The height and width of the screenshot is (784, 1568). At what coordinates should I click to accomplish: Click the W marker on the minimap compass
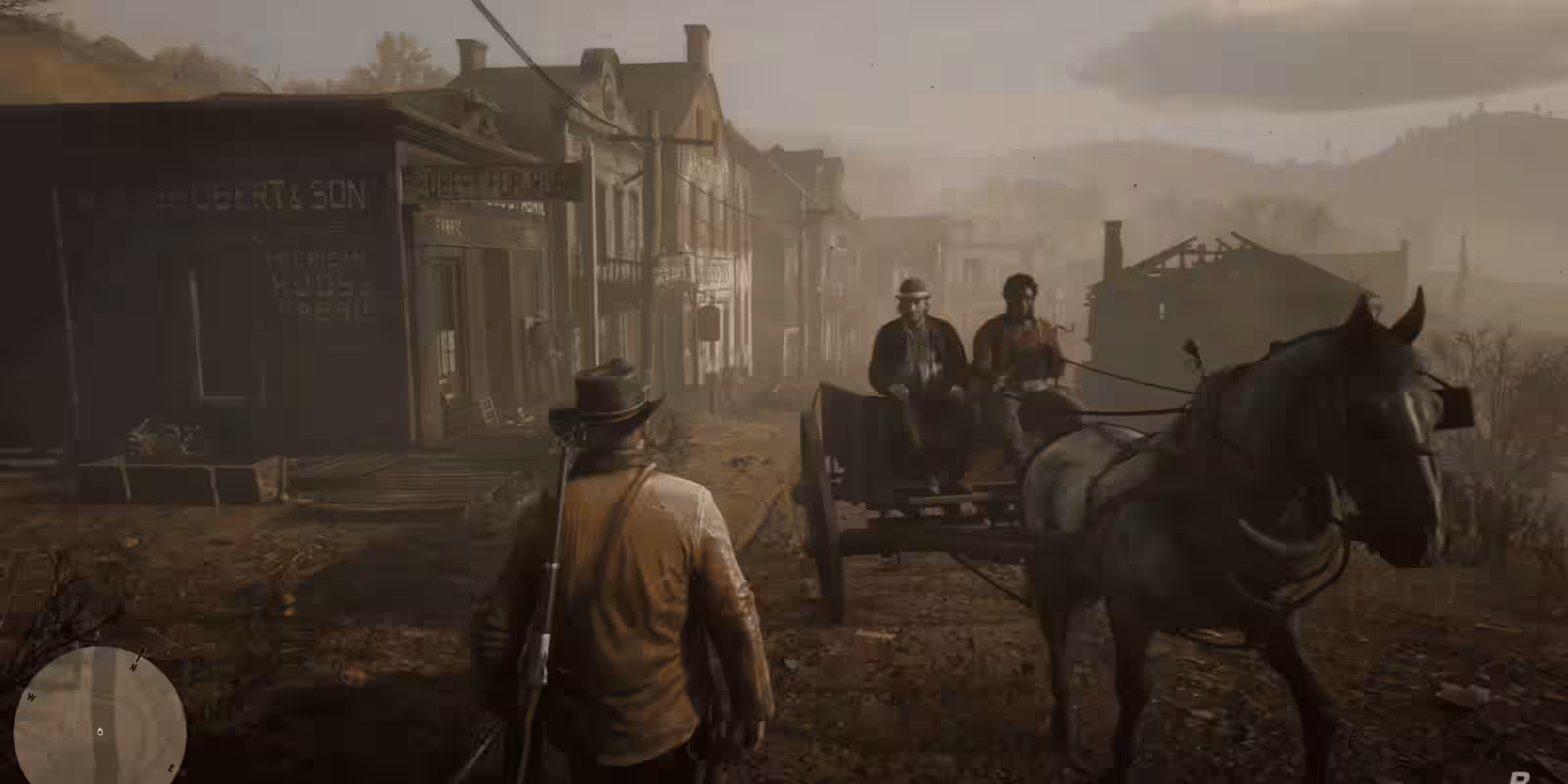click(31, 697)
